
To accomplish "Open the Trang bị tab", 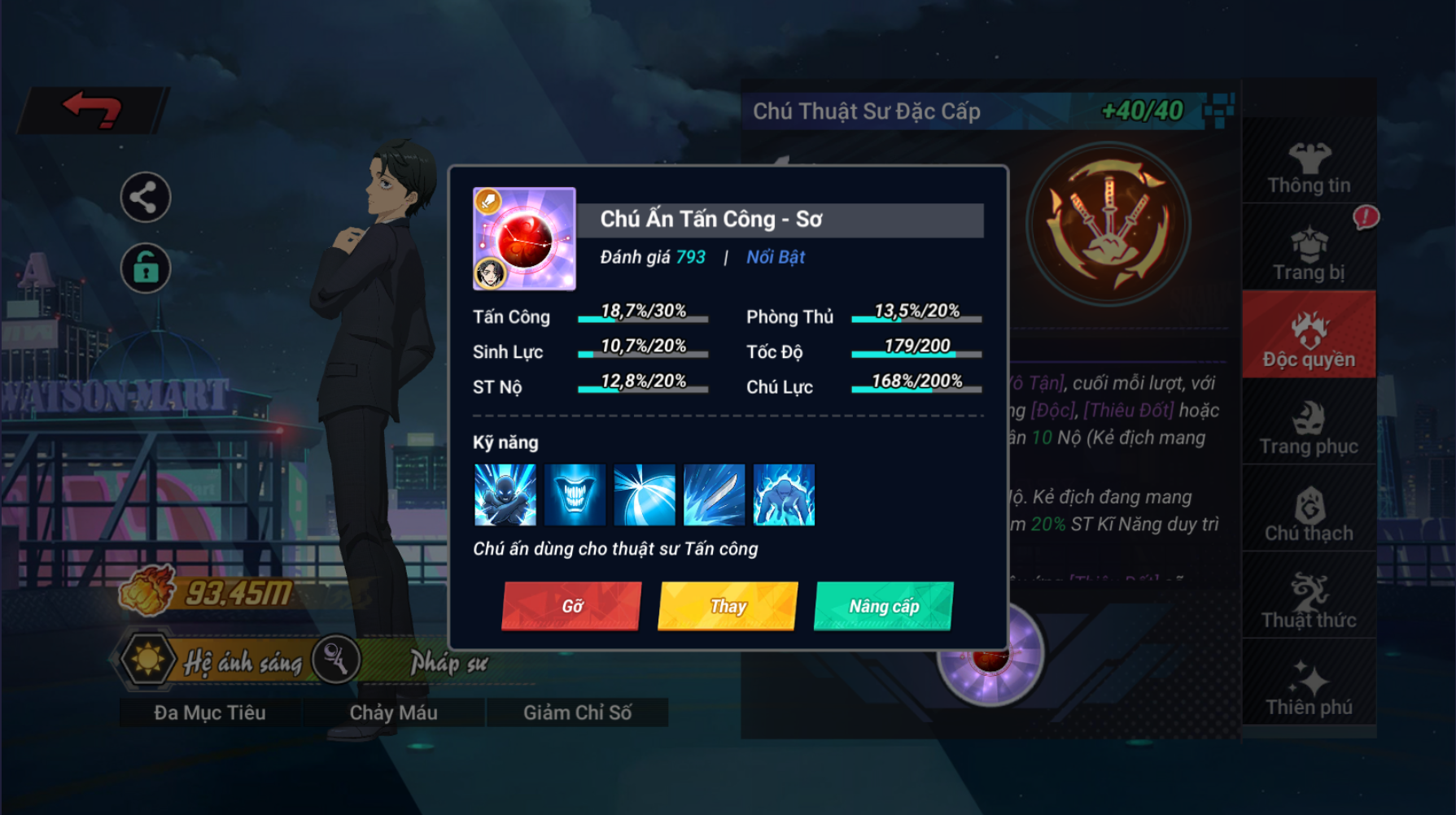I will pos(1309,254).
